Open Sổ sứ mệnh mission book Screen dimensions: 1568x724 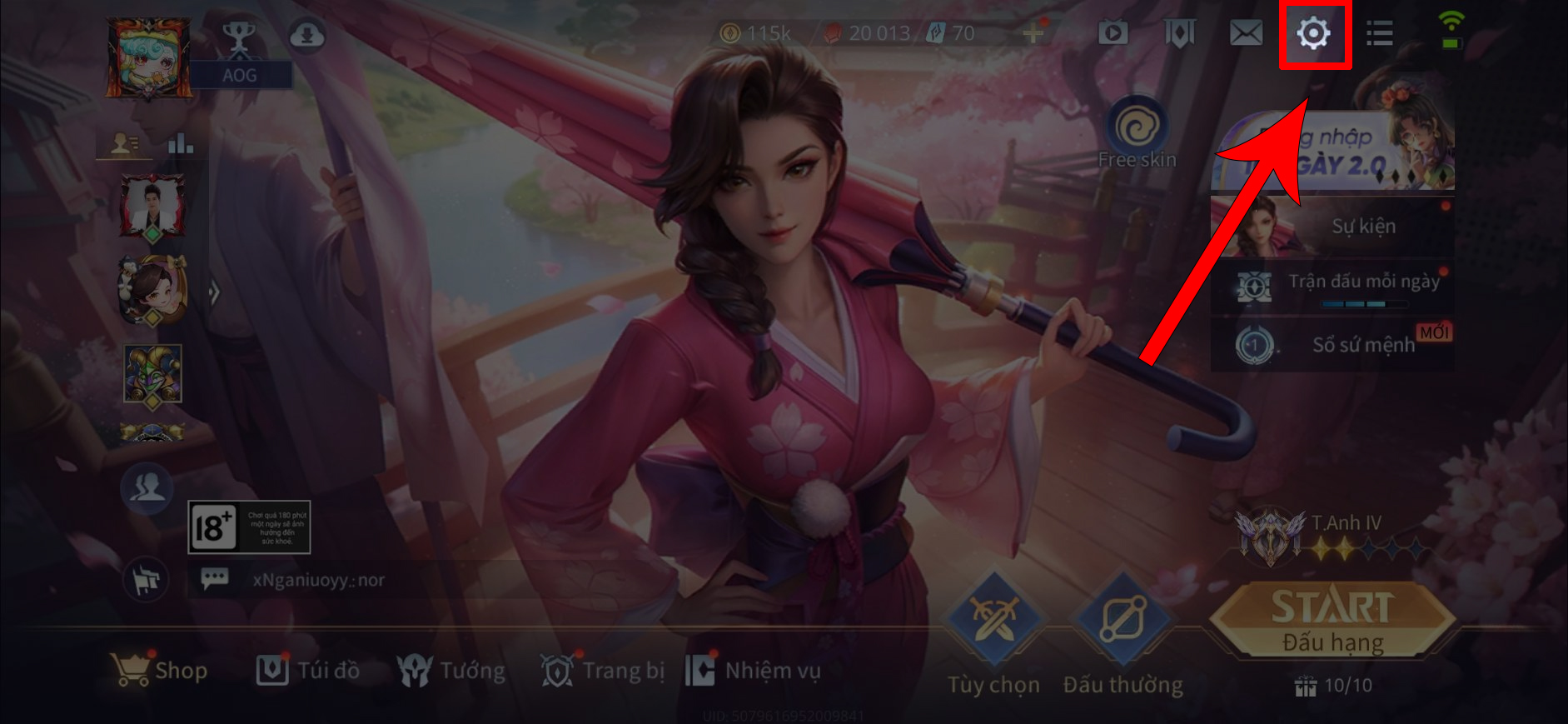tap(1332, 344)
